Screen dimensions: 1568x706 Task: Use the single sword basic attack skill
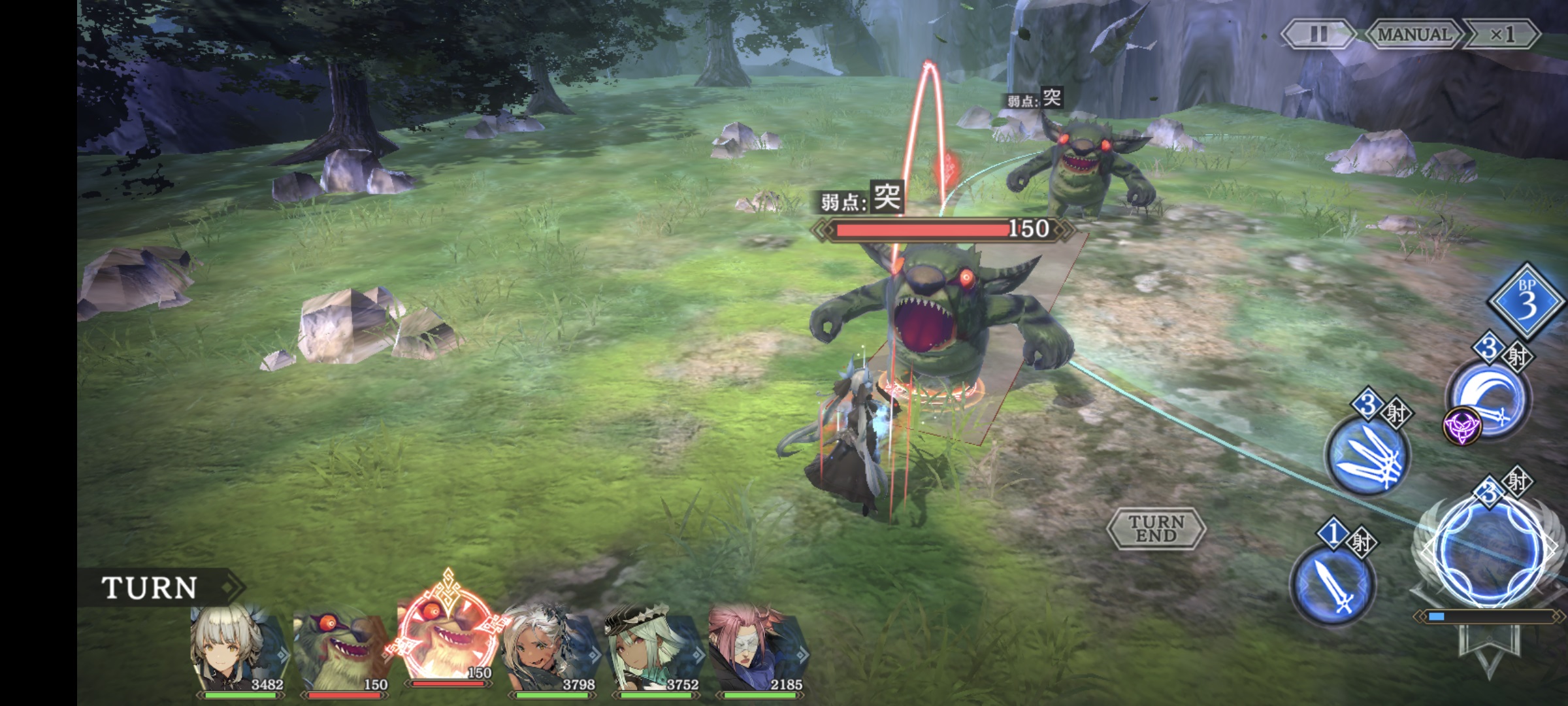coord(1333,584)
